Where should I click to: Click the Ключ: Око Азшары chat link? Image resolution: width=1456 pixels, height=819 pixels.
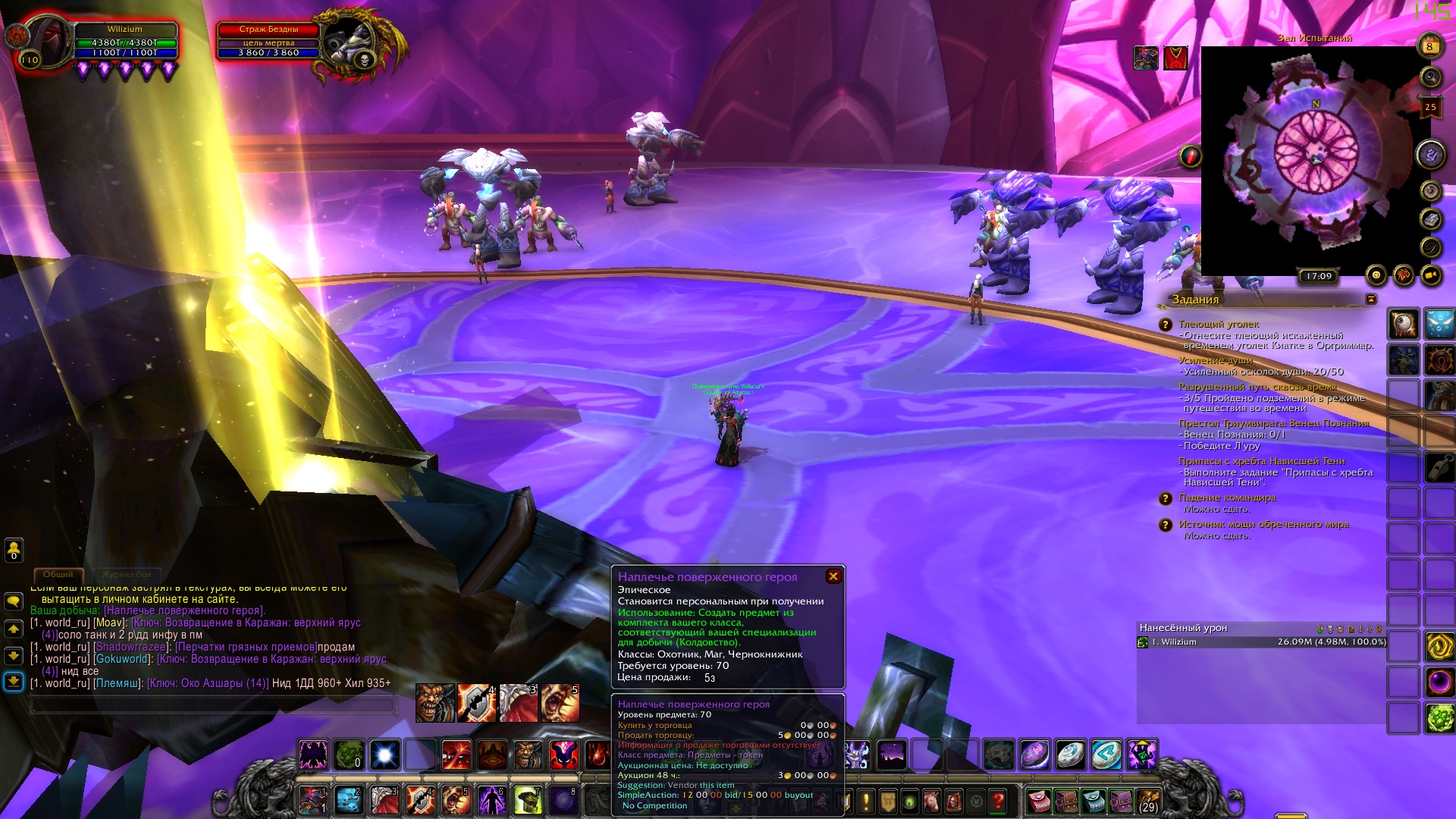pyautogui.click(x=208, y=683)
